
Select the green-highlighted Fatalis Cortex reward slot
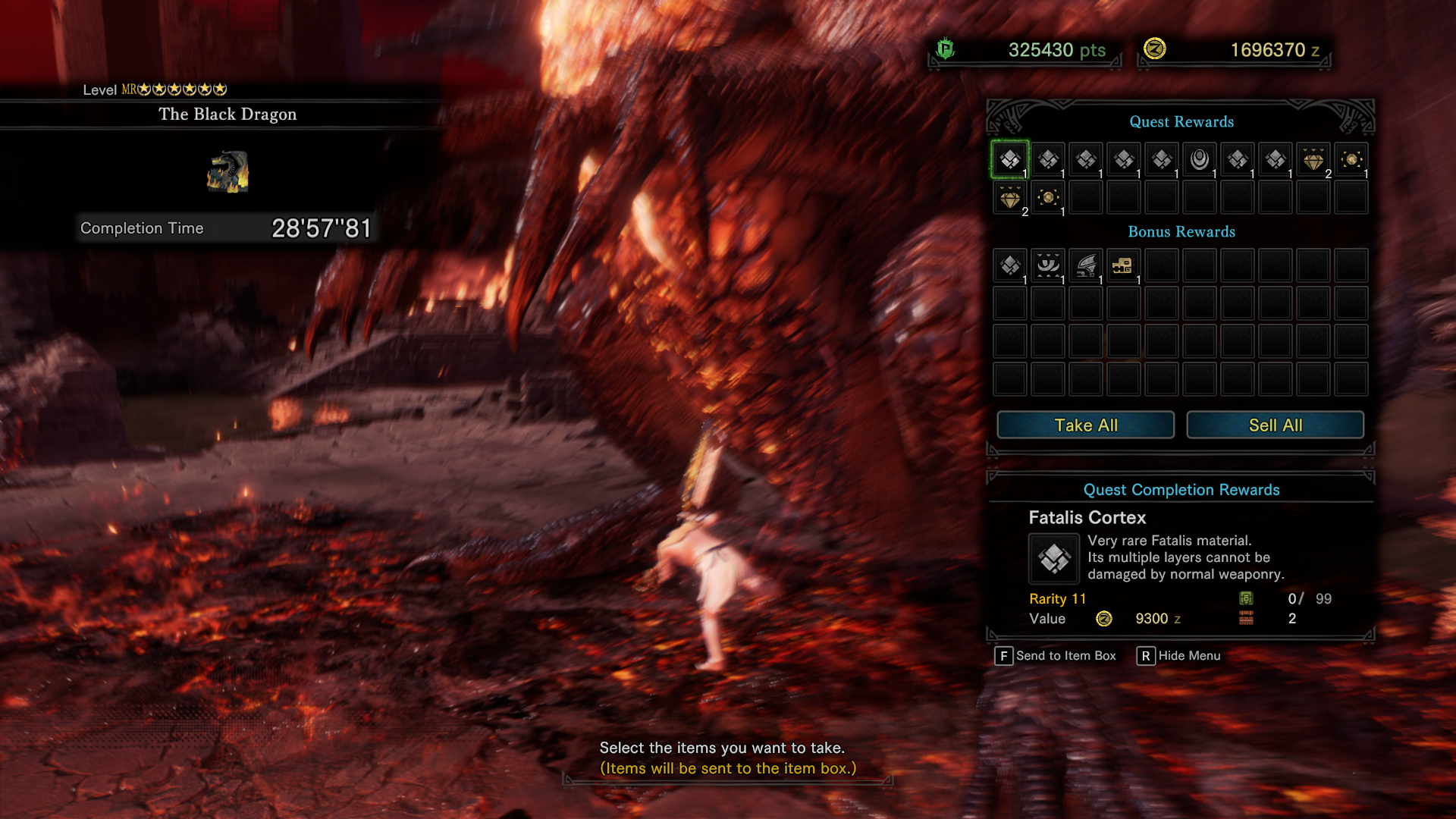click(x=1010, y=159)
